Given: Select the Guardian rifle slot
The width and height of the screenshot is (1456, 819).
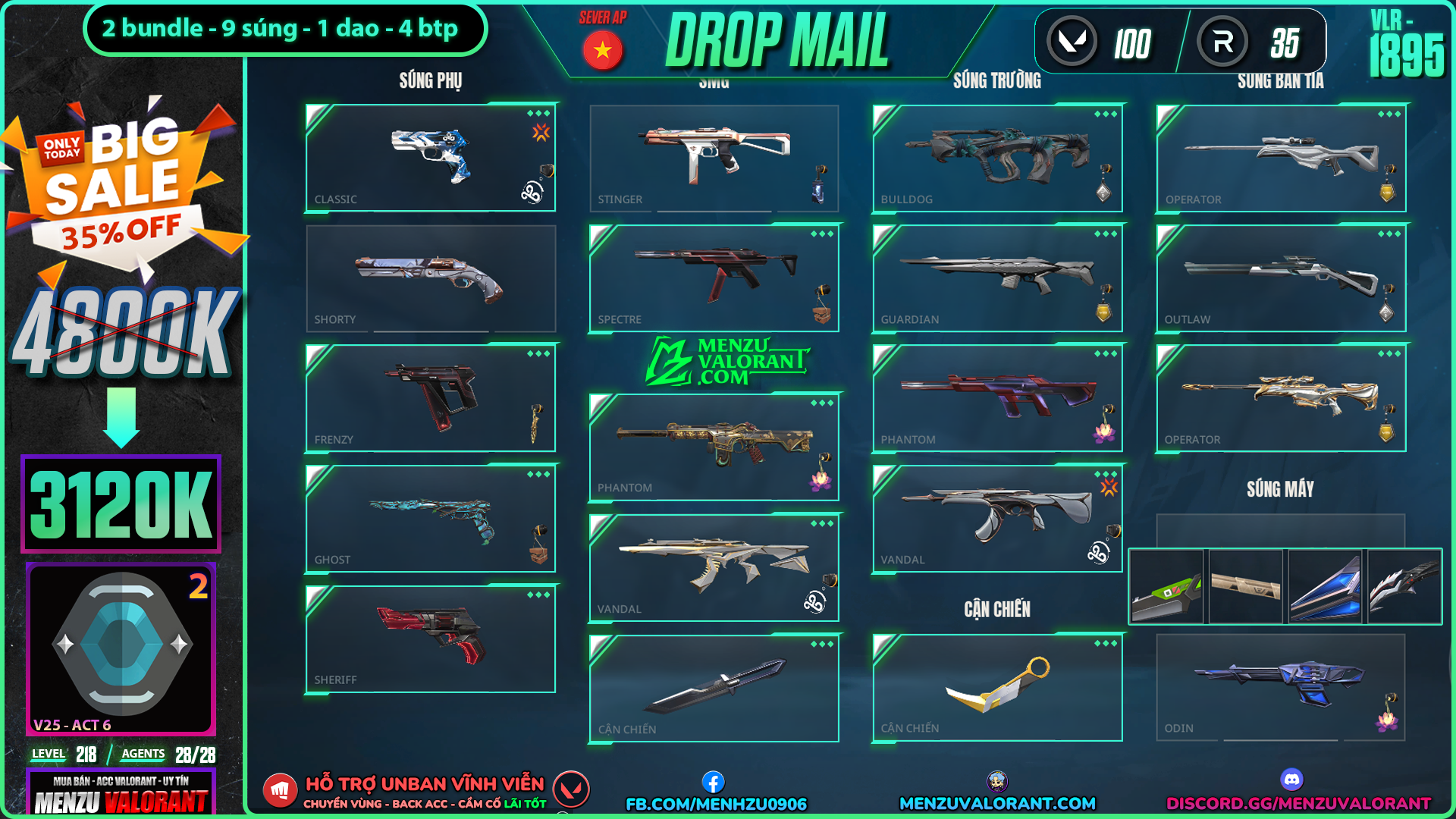Looking at the screenshot, I should [x=997, y=278].
